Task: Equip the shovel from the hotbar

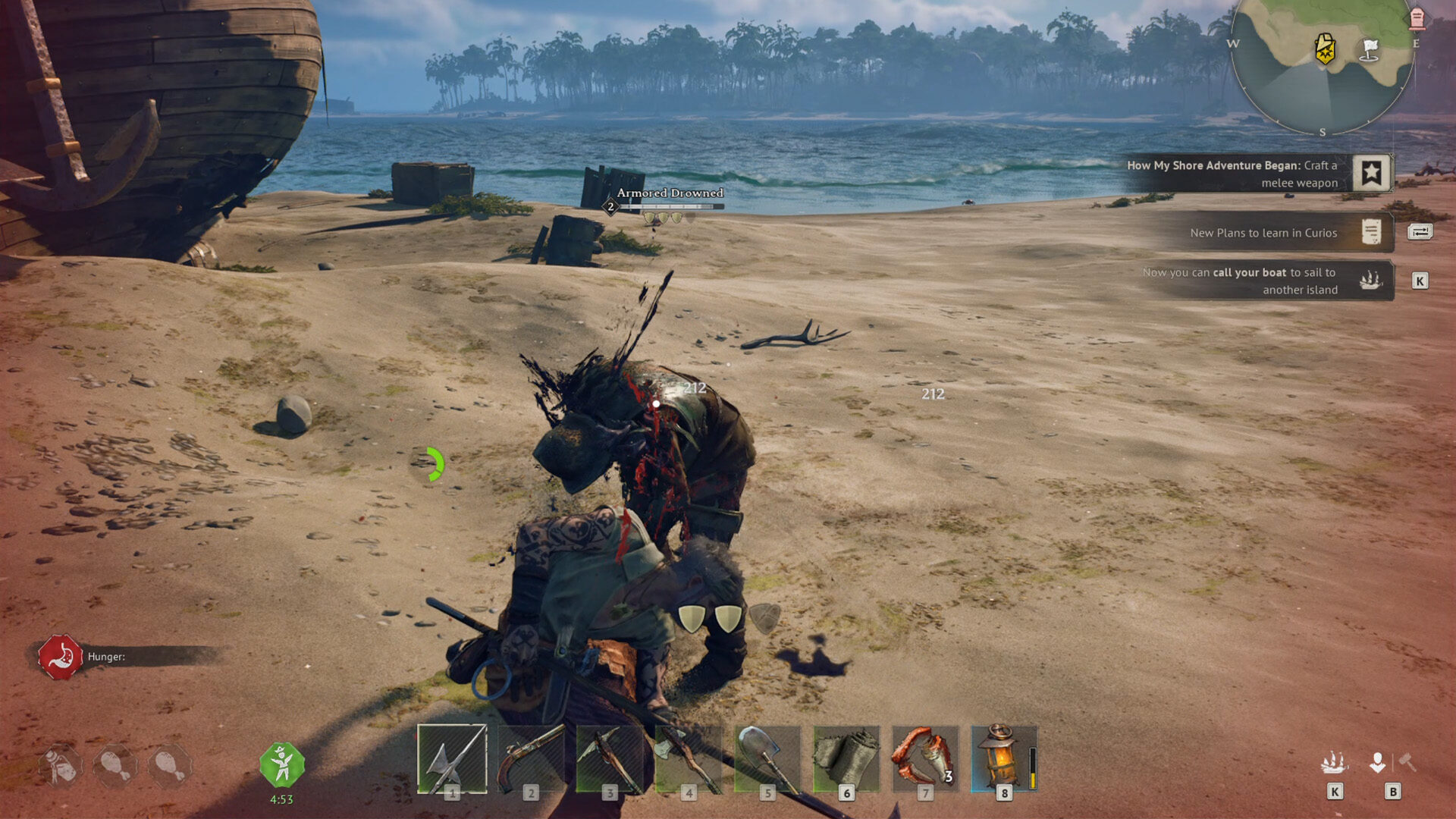Action: [767, 758]
